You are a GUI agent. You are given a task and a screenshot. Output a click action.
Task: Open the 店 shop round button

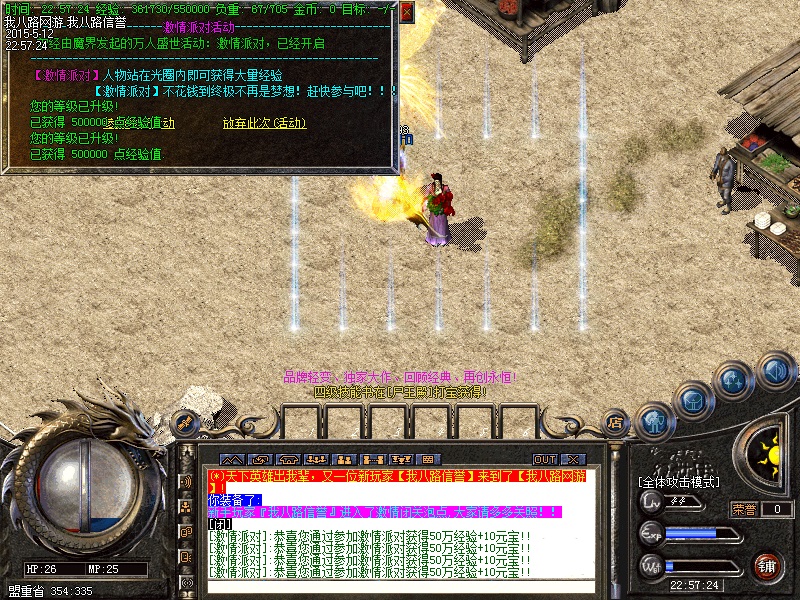(616, 423)
